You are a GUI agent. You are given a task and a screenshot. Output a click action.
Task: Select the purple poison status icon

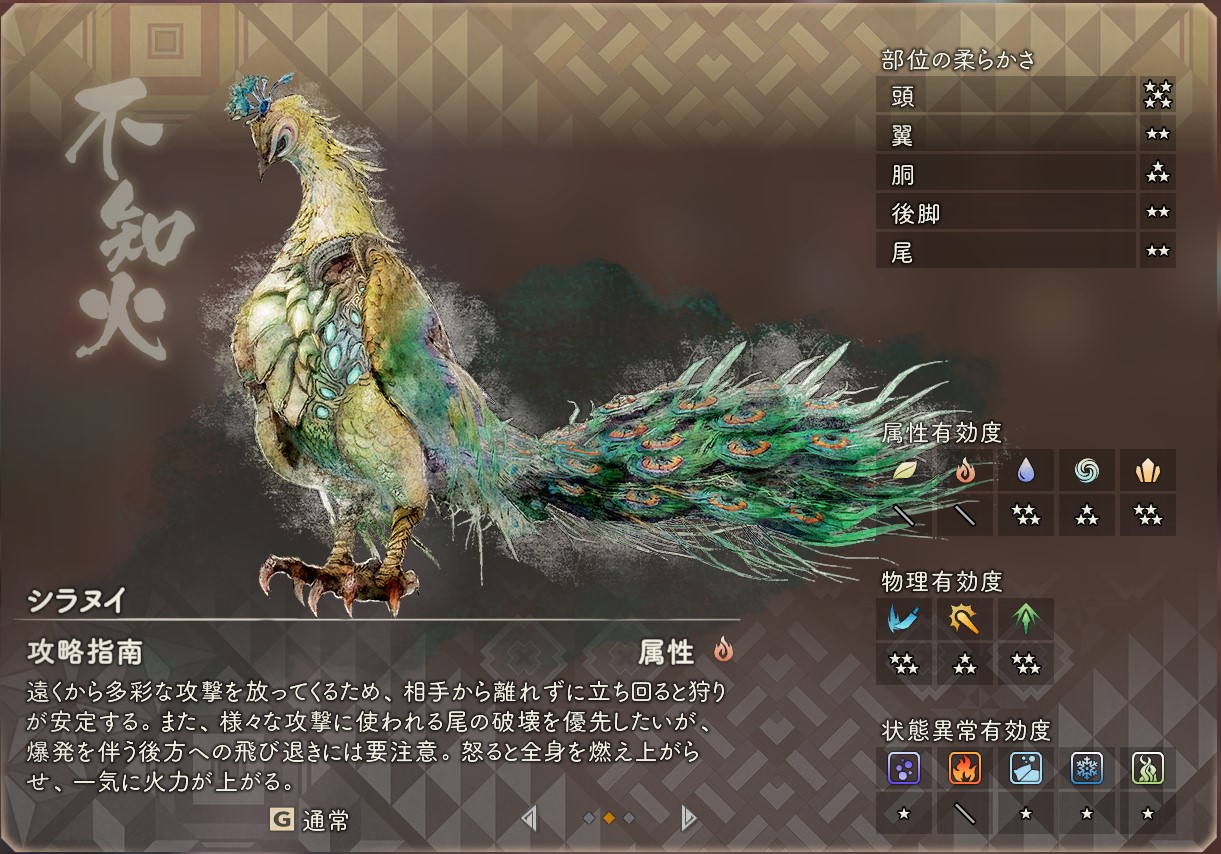tap(904, 768)
